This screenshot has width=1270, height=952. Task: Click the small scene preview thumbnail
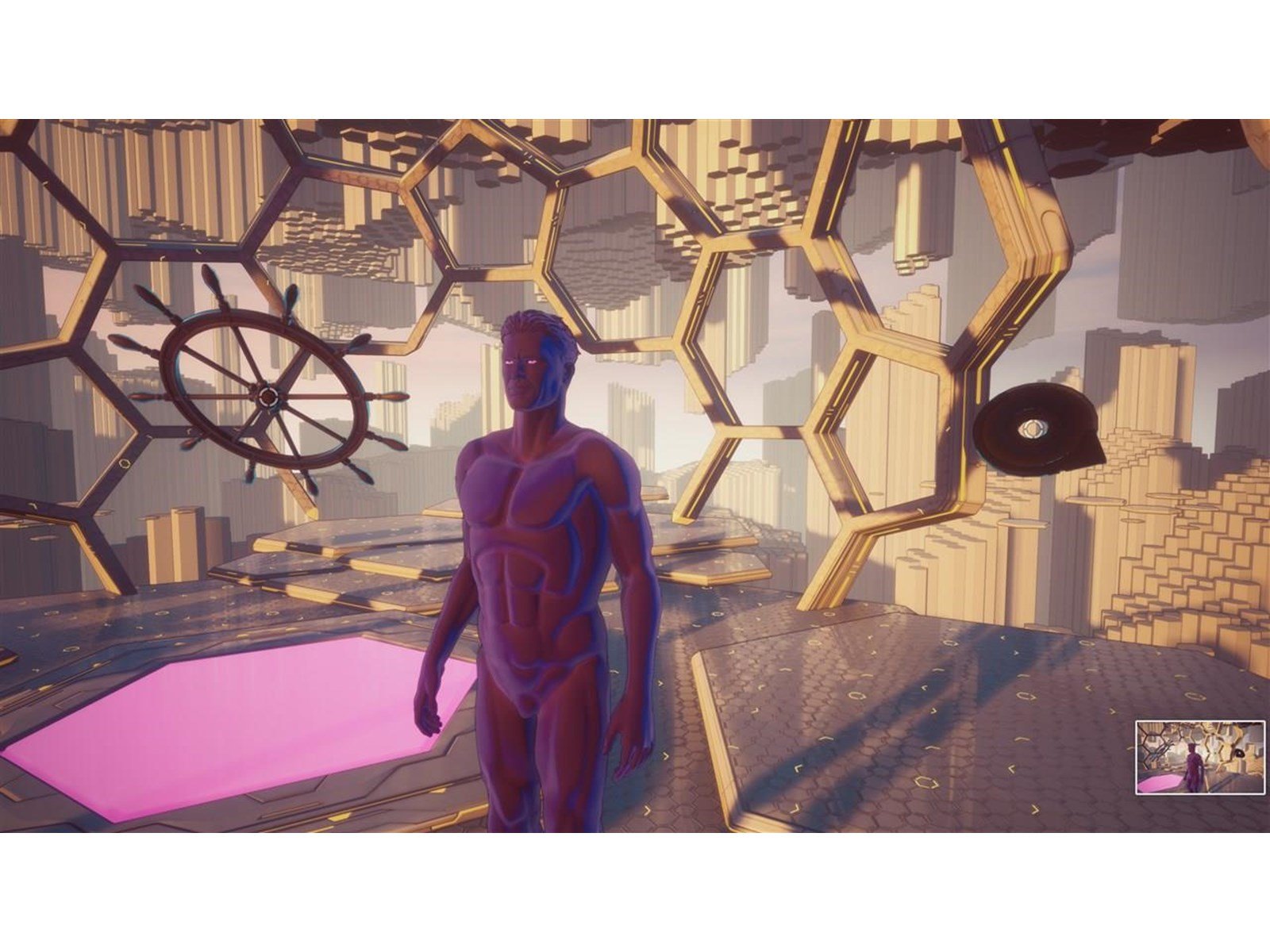[1199, 756]
